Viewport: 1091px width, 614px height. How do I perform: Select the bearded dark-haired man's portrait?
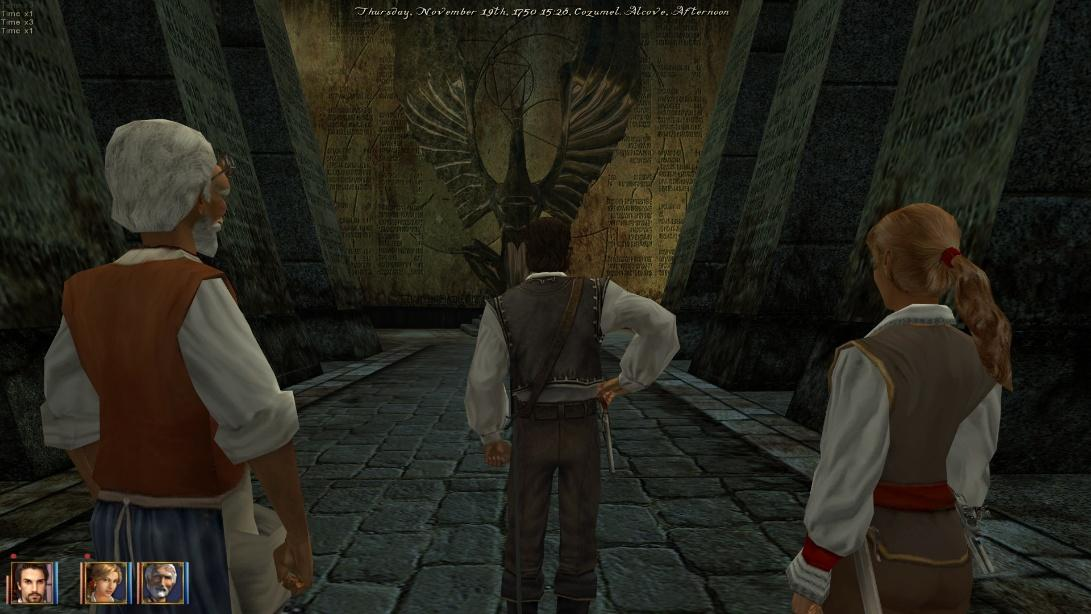(31, 582)
